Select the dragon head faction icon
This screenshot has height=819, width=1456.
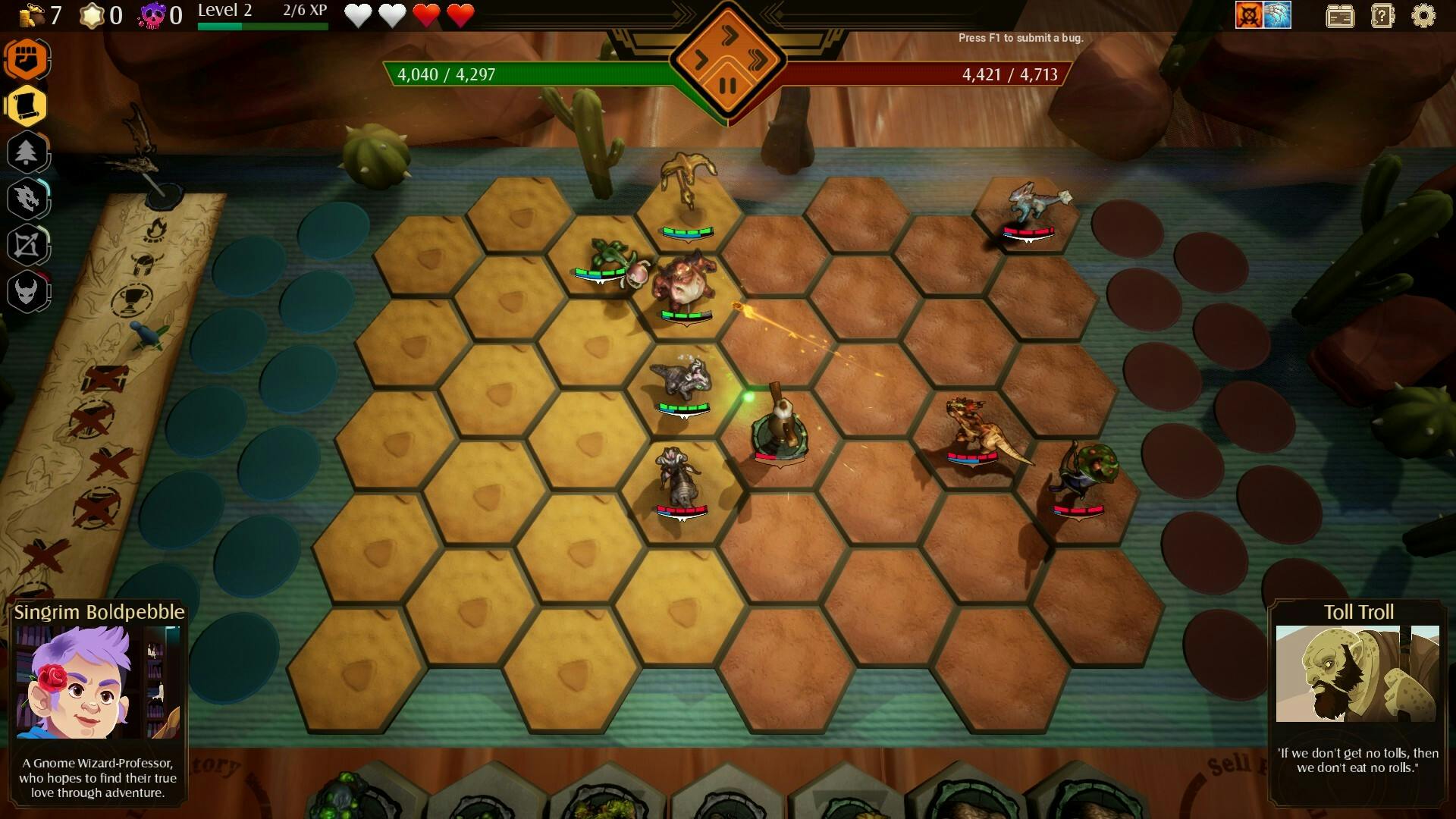[x=28, y=196]
